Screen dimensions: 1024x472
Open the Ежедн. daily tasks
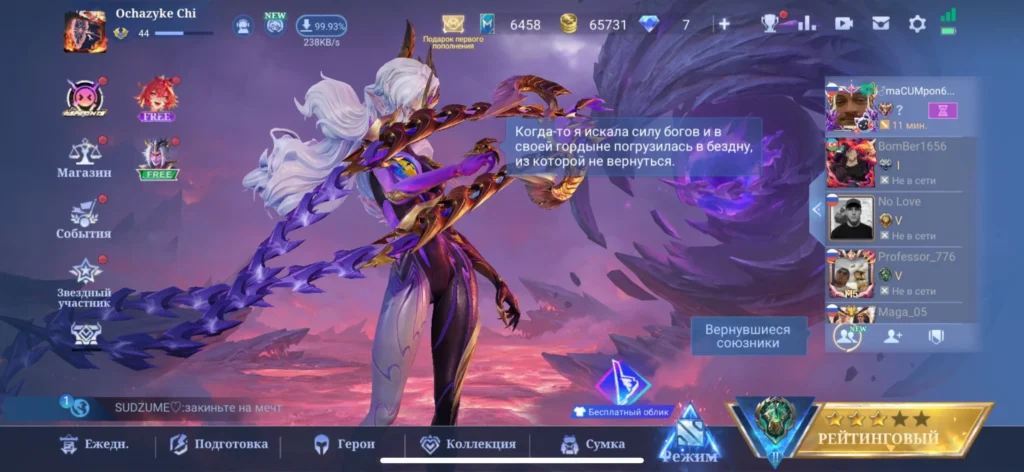point(94,444)
